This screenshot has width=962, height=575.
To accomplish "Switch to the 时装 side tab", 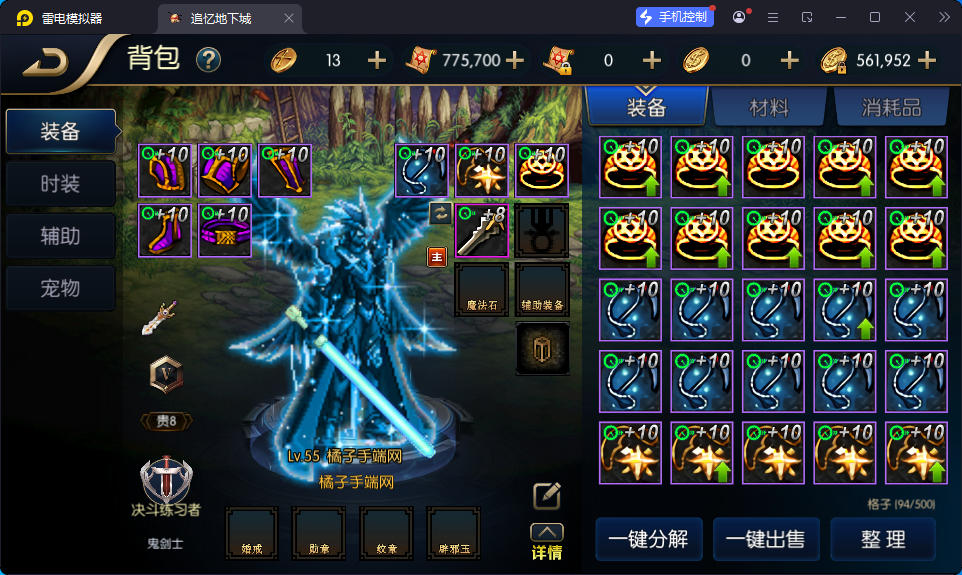I will pyautogui.click(x=60, y=184).
